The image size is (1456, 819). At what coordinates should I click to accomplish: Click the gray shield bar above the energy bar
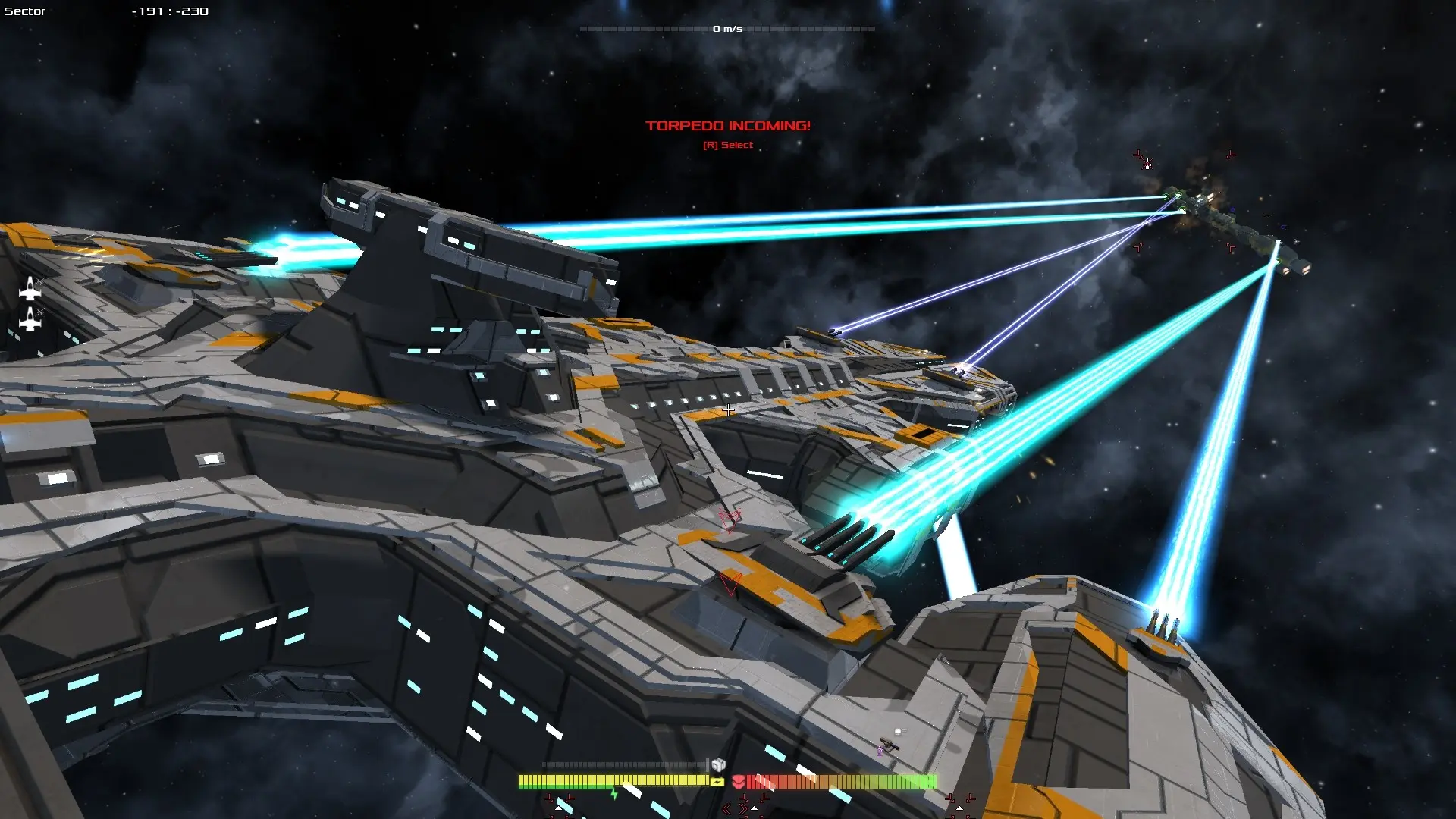tap(622, 764)
